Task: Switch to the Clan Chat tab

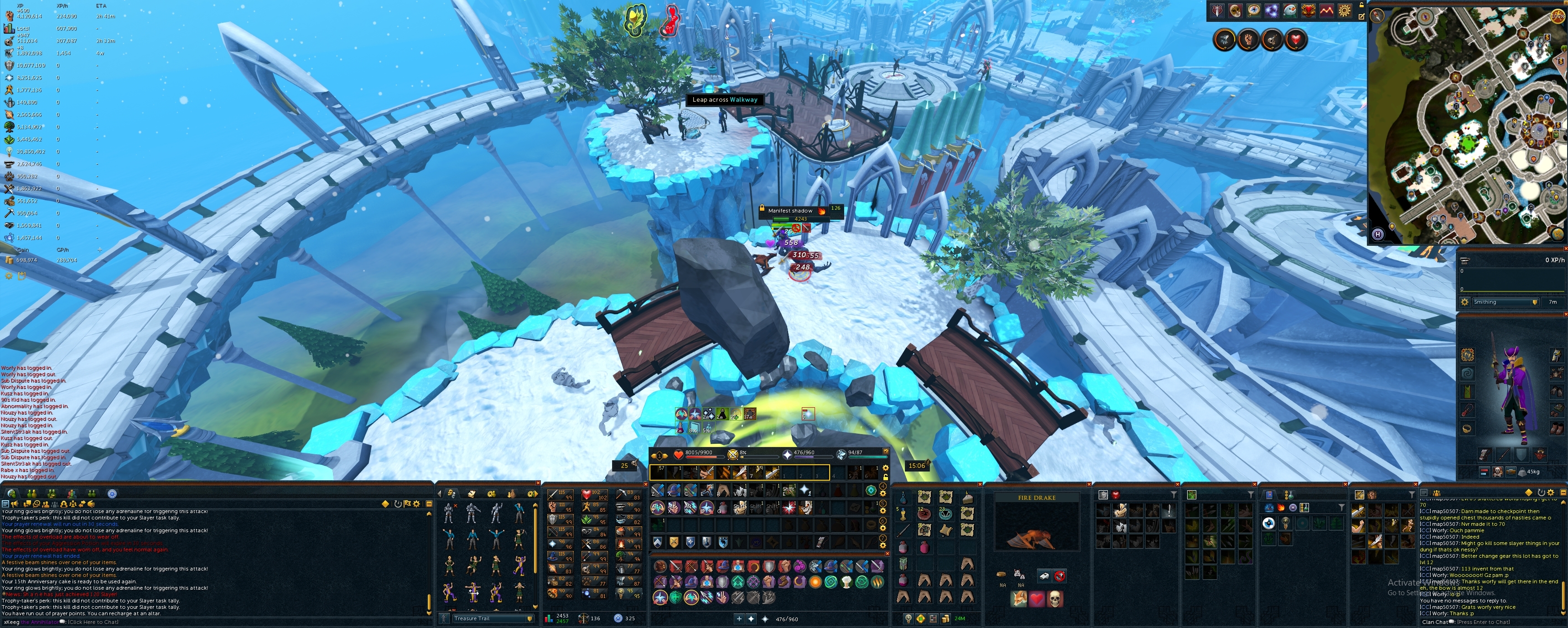Action: point(52,494)
